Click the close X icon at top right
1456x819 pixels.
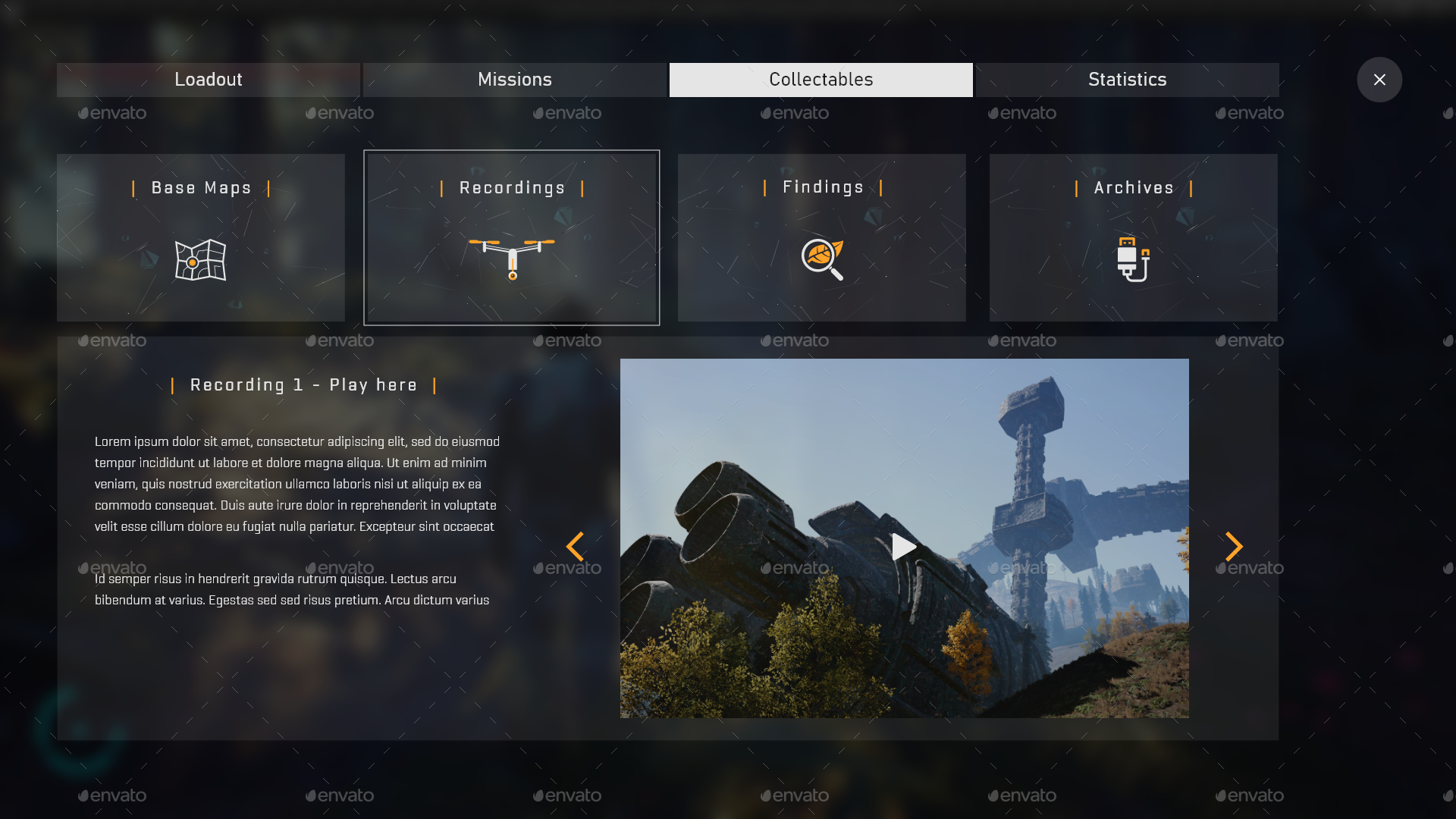pyautogui.click(x=1379, y=80)
